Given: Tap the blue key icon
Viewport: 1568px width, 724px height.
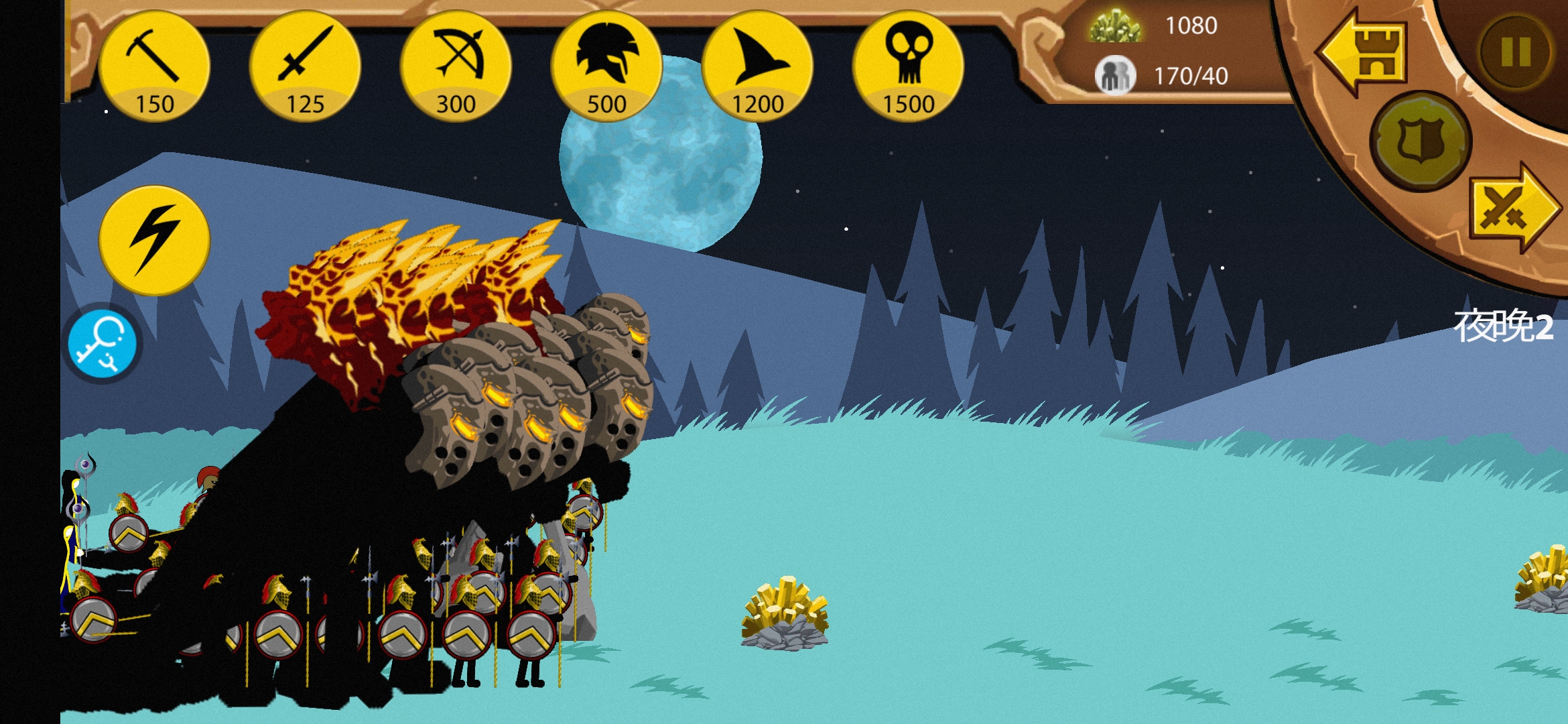Looking at the screenshot, I should point(103,343).
